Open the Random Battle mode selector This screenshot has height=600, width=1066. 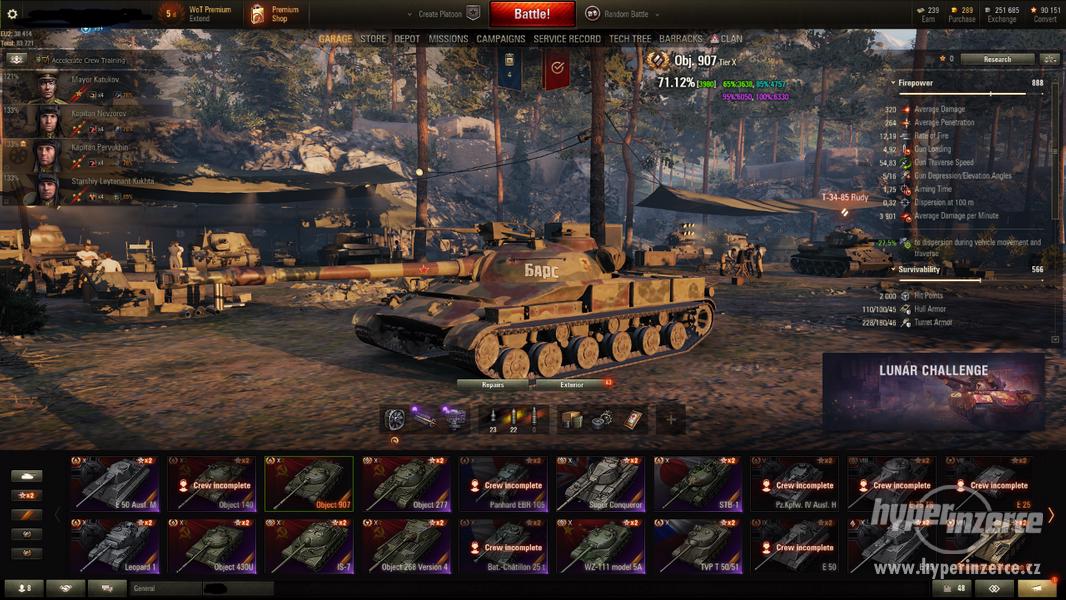618,14
